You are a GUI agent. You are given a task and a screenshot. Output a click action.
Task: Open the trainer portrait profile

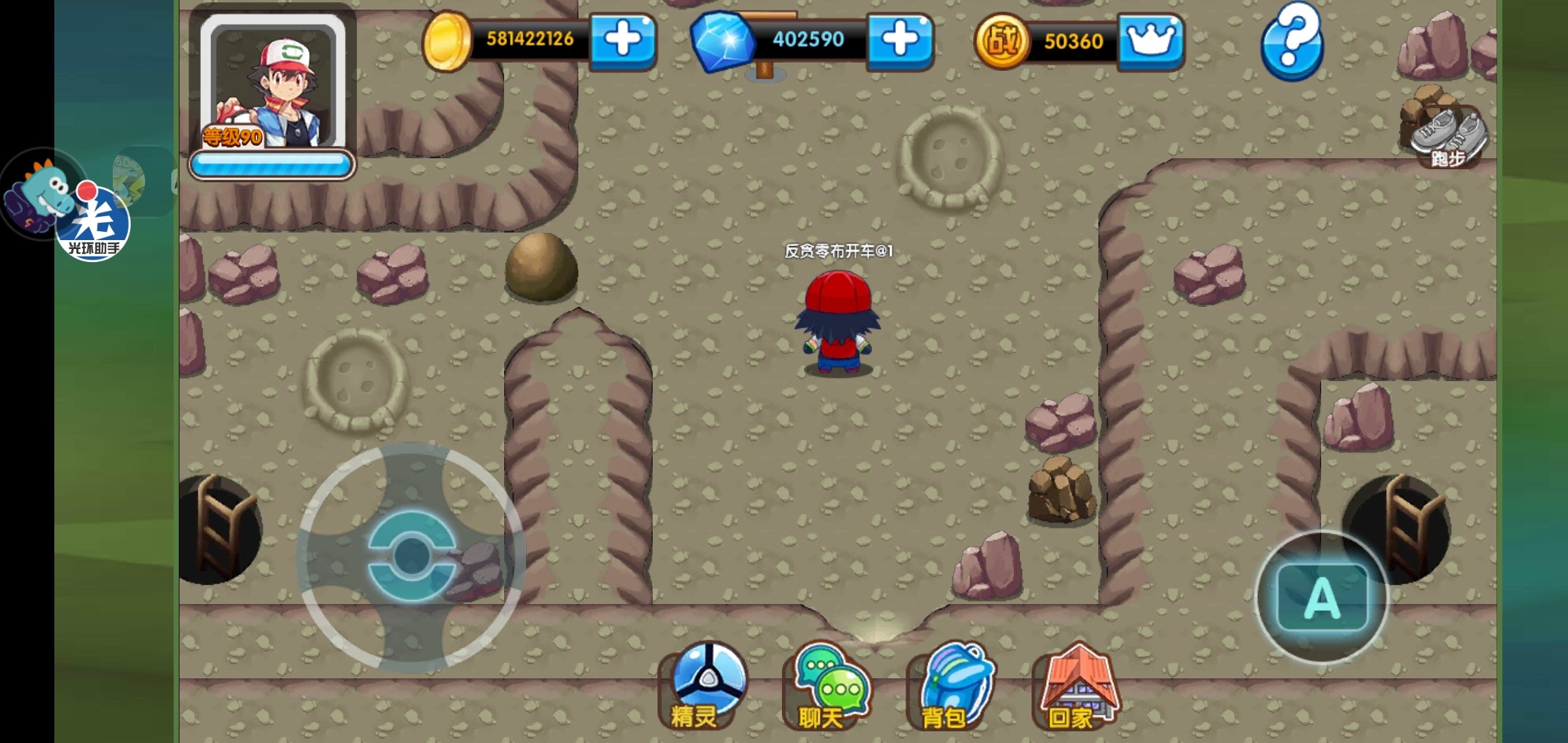pos(272,86)
